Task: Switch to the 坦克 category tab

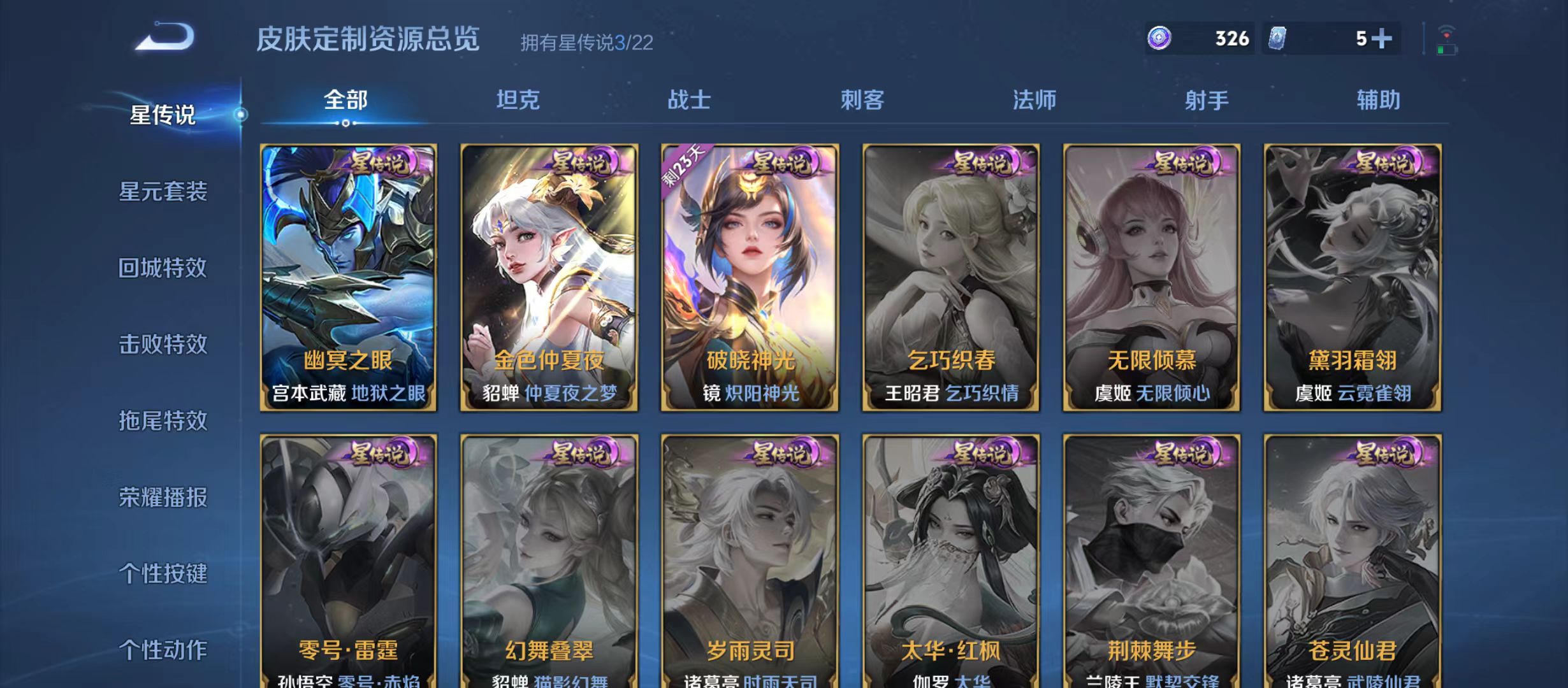Action: pos(519,101)
